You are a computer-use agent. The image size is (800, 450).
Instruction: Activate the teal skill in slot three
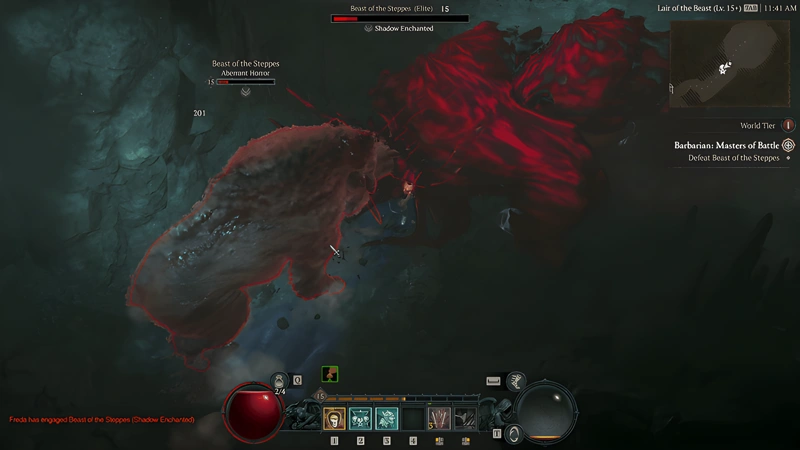tap(387, 418)
